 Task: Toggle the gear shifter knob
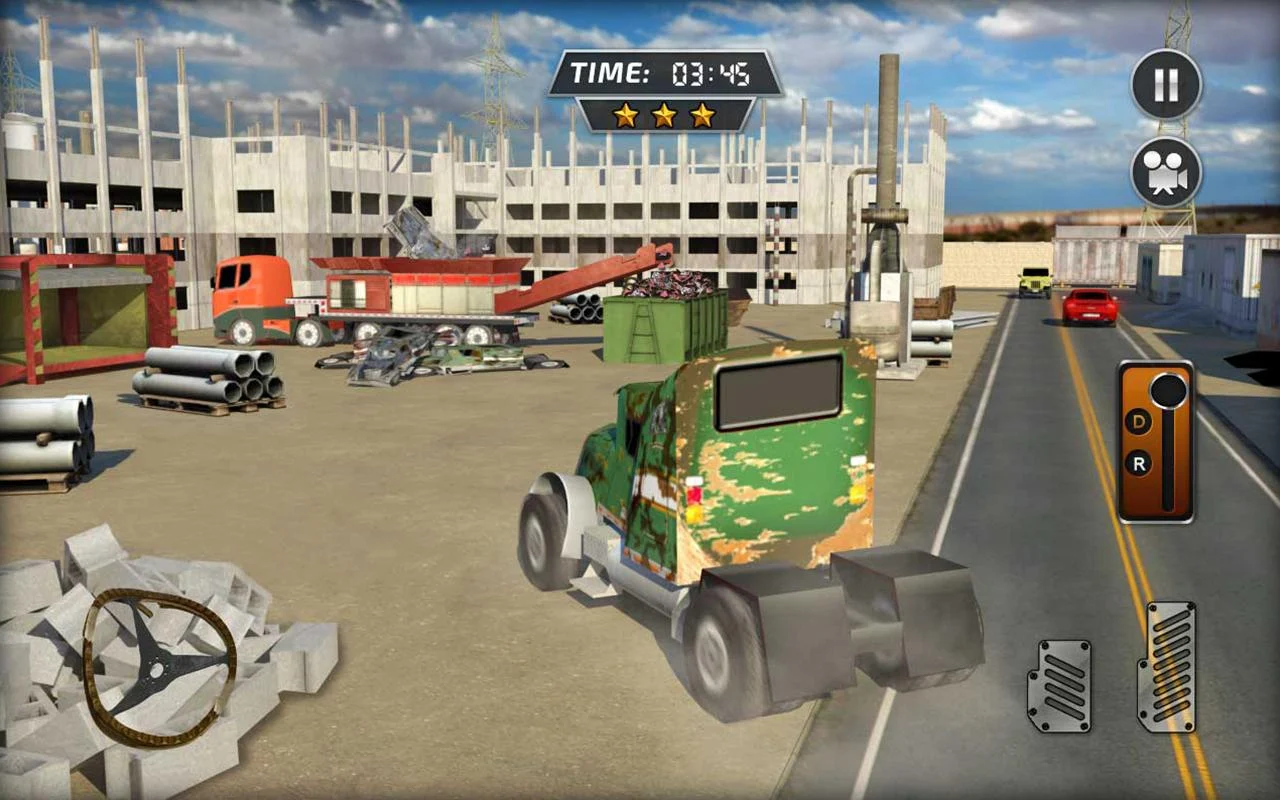(x=1168, y=388)
